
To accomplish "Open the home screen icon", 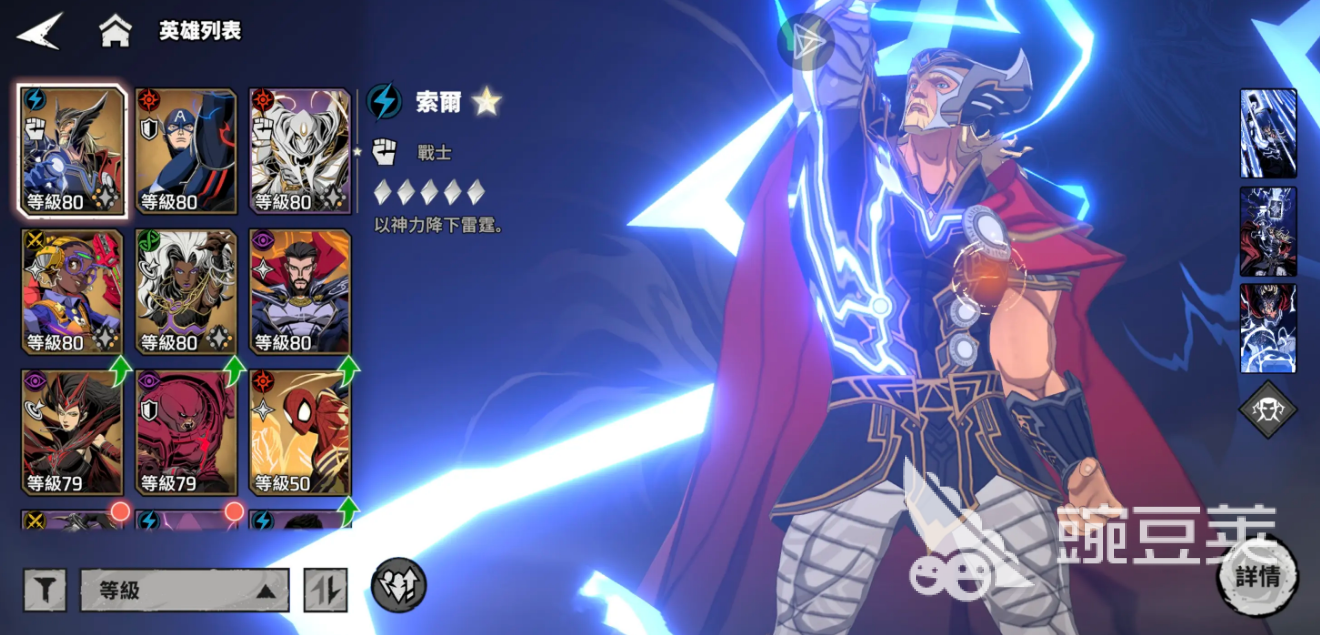I will [x=115, y=31].
